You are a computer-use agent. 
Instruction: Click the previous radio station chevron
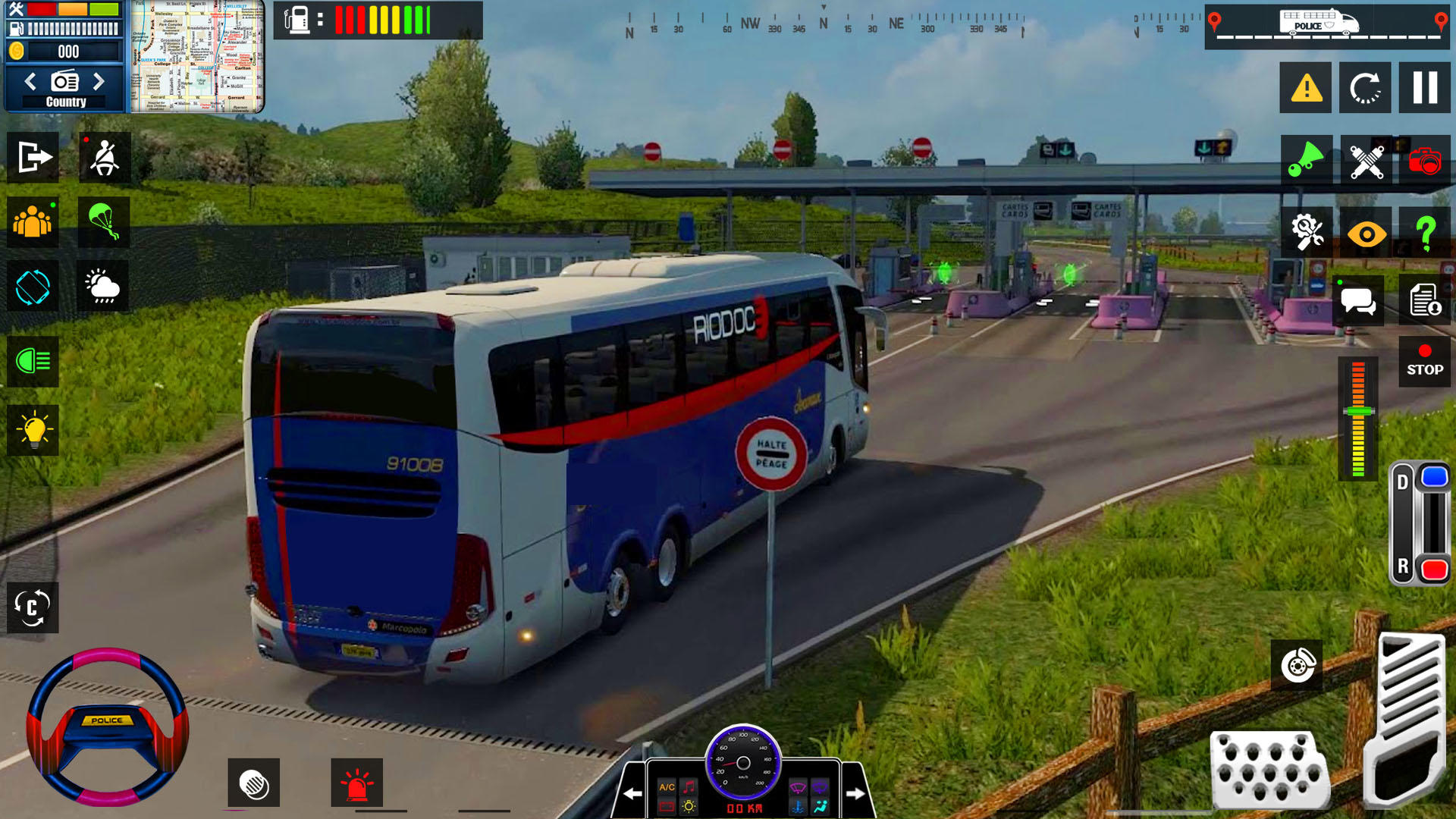pos(30,81)
